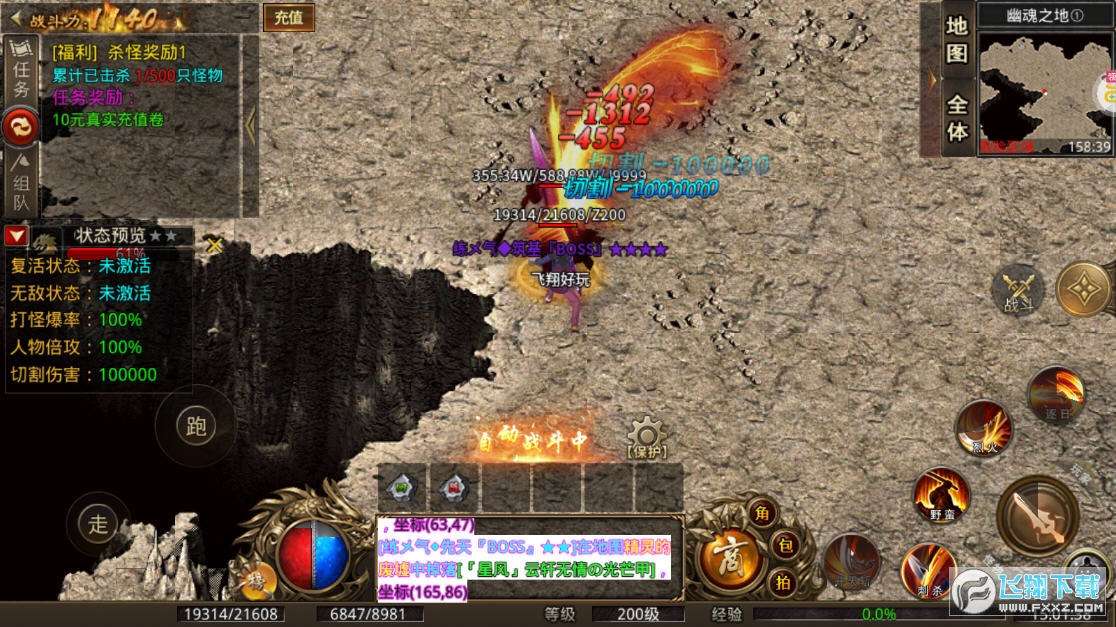Use the 野蛮 charge skill
The height and width of the screenshot is (627, 1116).
point(941,493)
